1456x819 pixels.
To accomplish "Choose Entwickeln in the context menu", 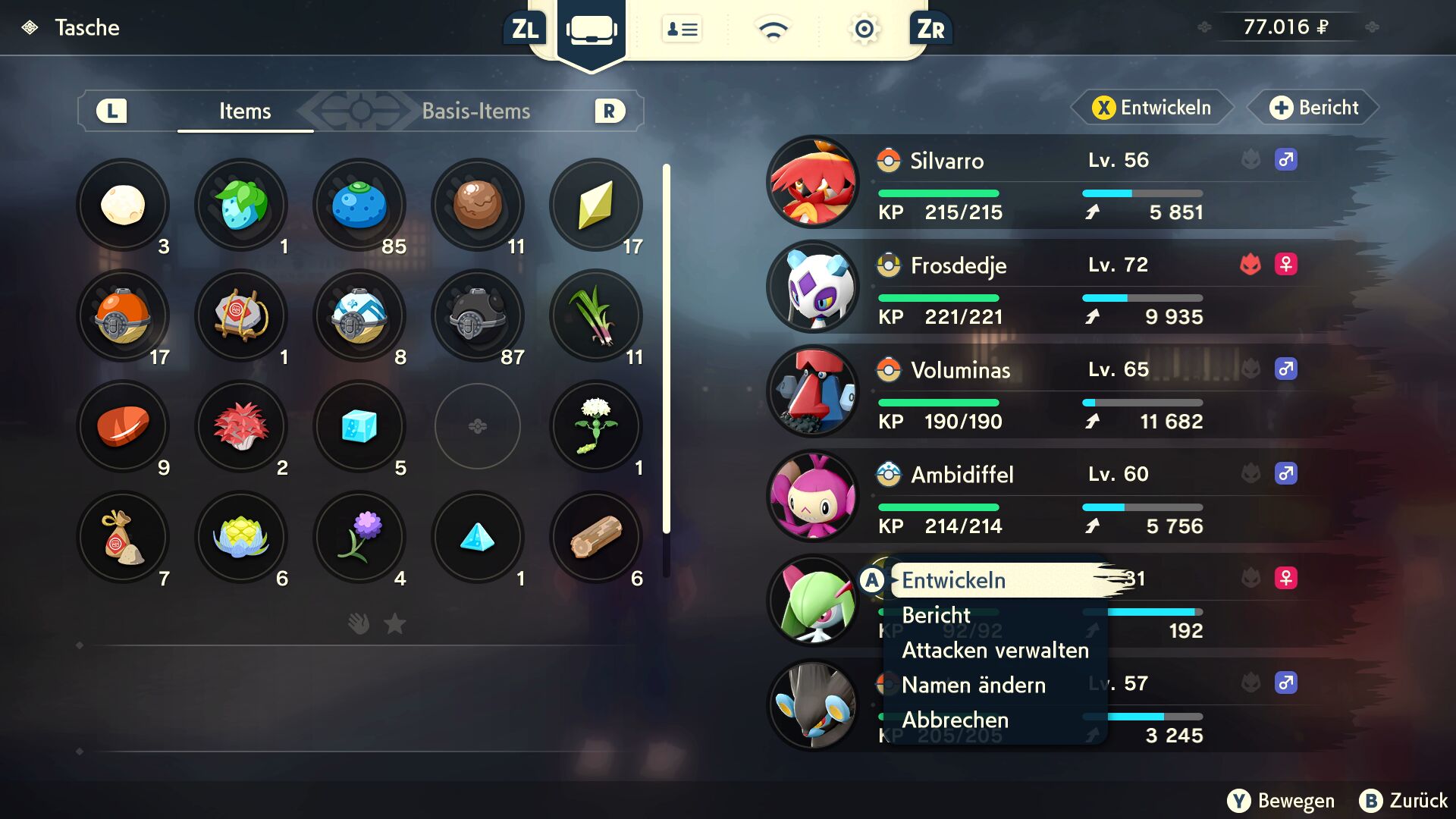I will pos(953,580).
